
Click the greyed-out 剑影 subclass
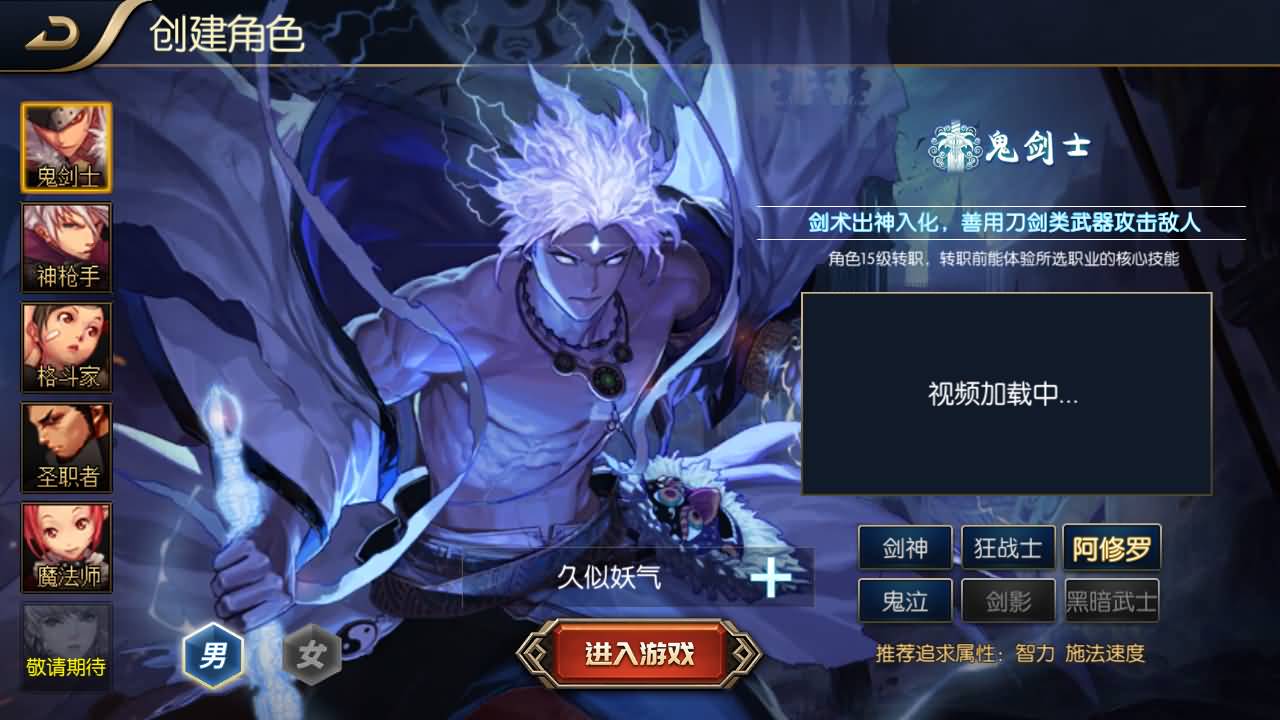coord(1007,600)
